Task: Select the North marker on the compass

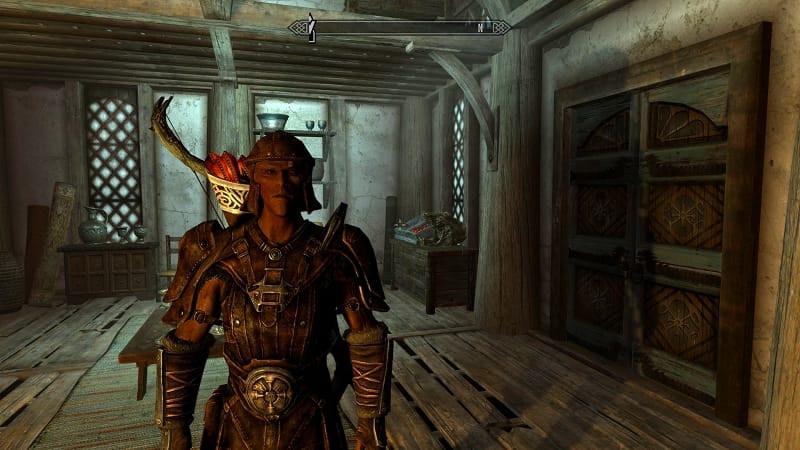Action: click(479, 28)
